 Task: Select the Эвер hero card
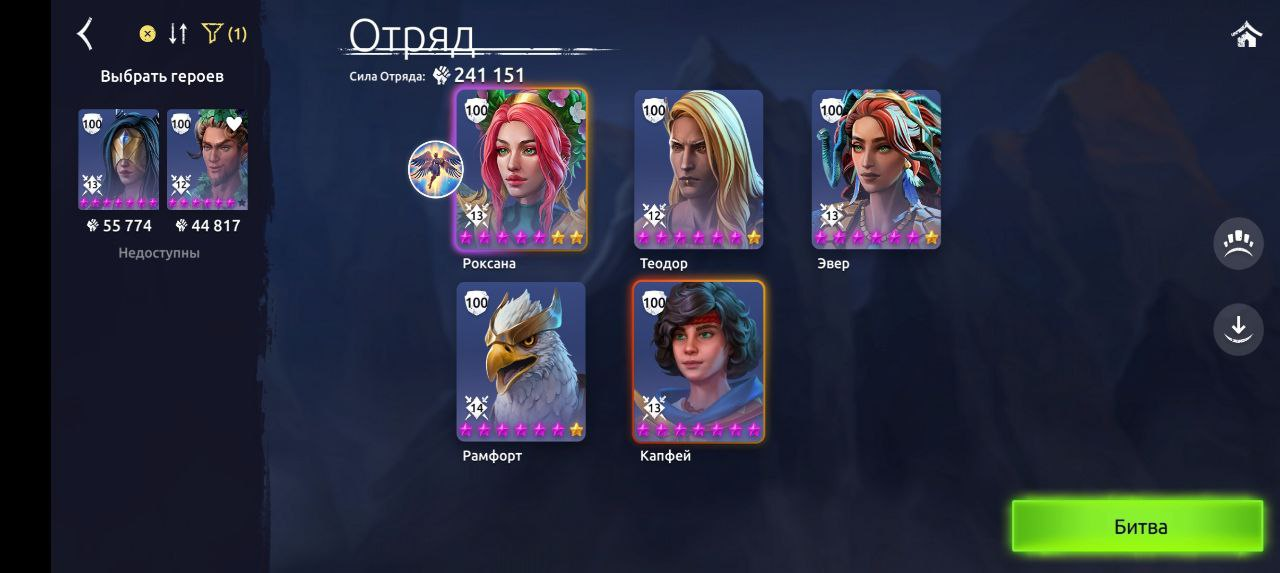coord(876,169)
